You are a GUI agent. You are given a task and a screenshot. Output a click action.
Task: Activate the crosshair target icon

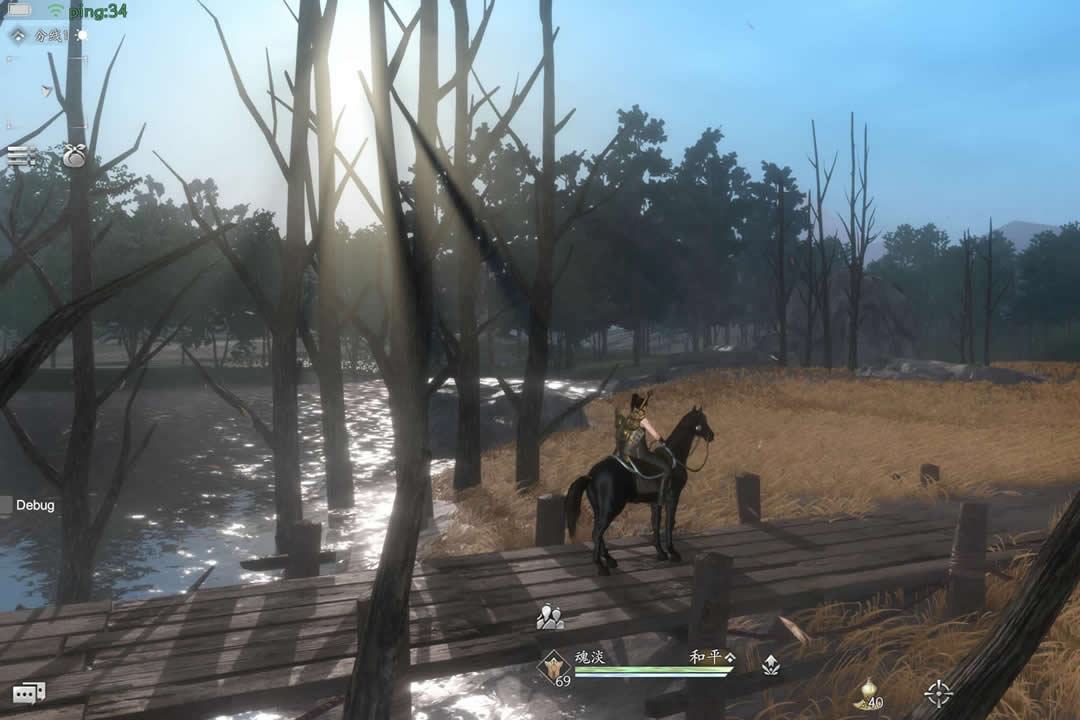coord(938,692)
